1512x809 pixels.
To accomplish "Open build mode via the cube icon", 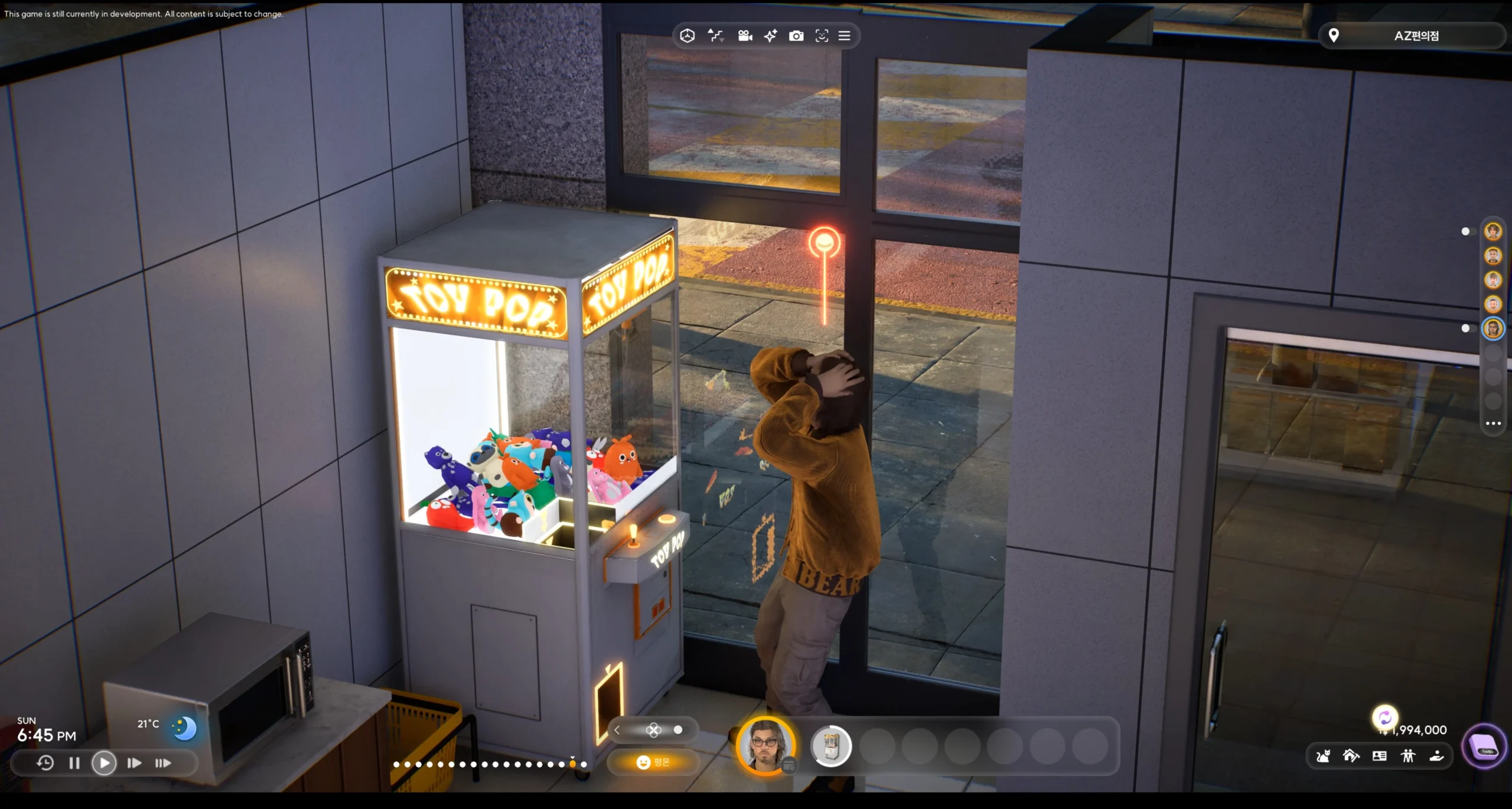I will tap(688, 35).
